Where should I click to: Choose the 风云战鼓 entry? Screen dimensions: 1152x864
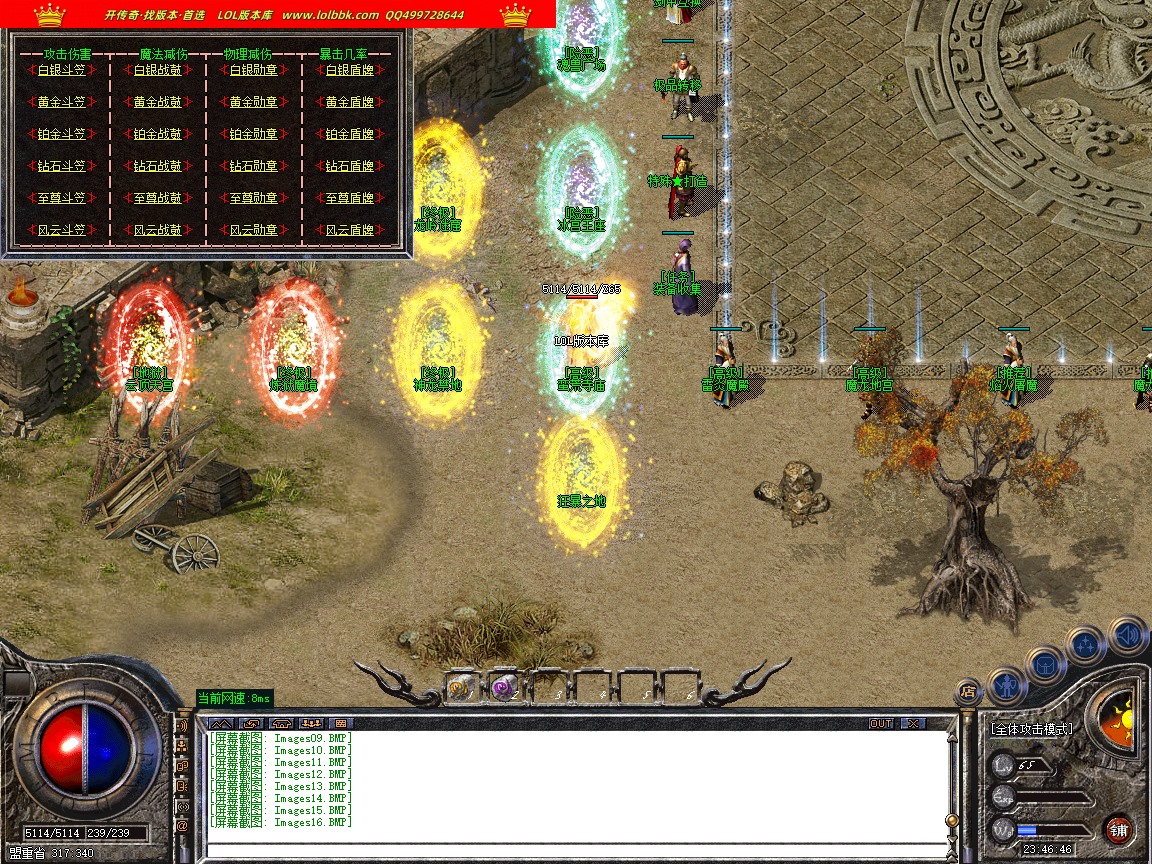click(x=158, y=230)
